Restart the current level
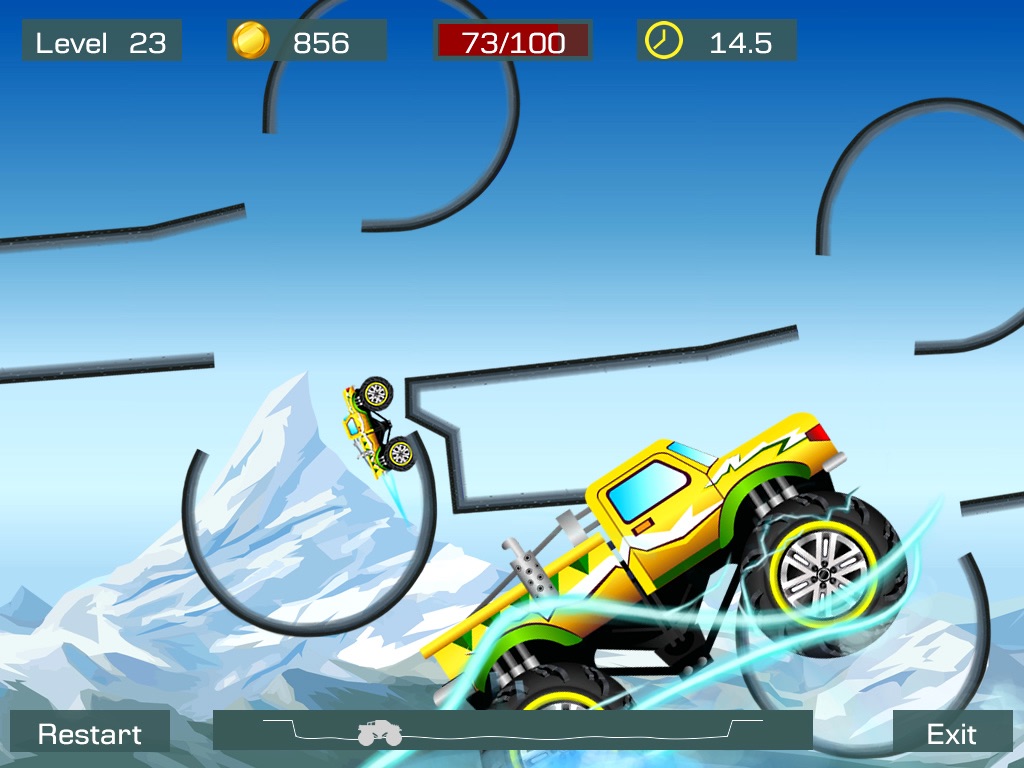 pyautogui.click(x=90, y=733)
